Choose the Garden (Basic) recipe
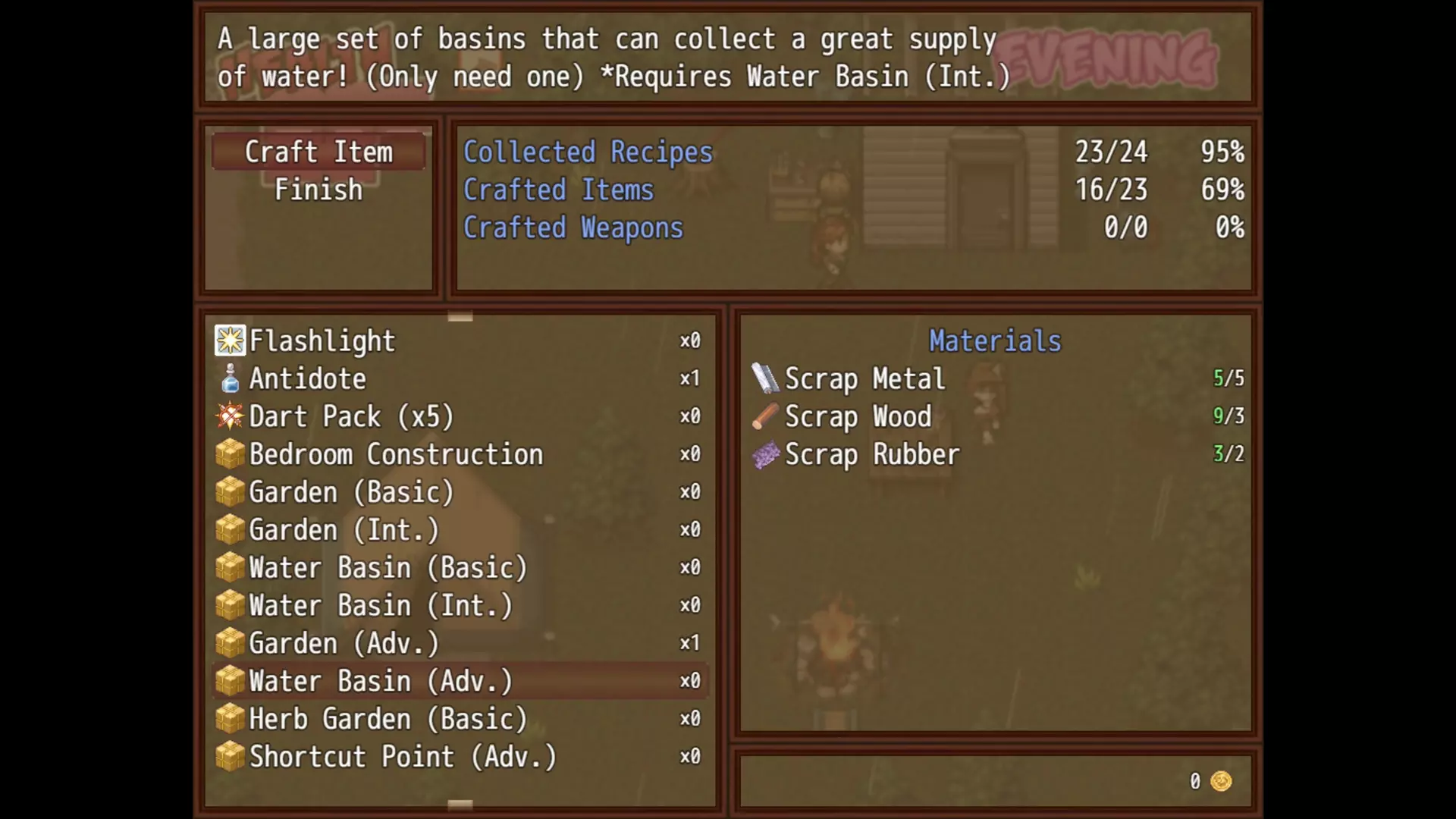This screenshot has width=1456, height=819. (459, 493)
